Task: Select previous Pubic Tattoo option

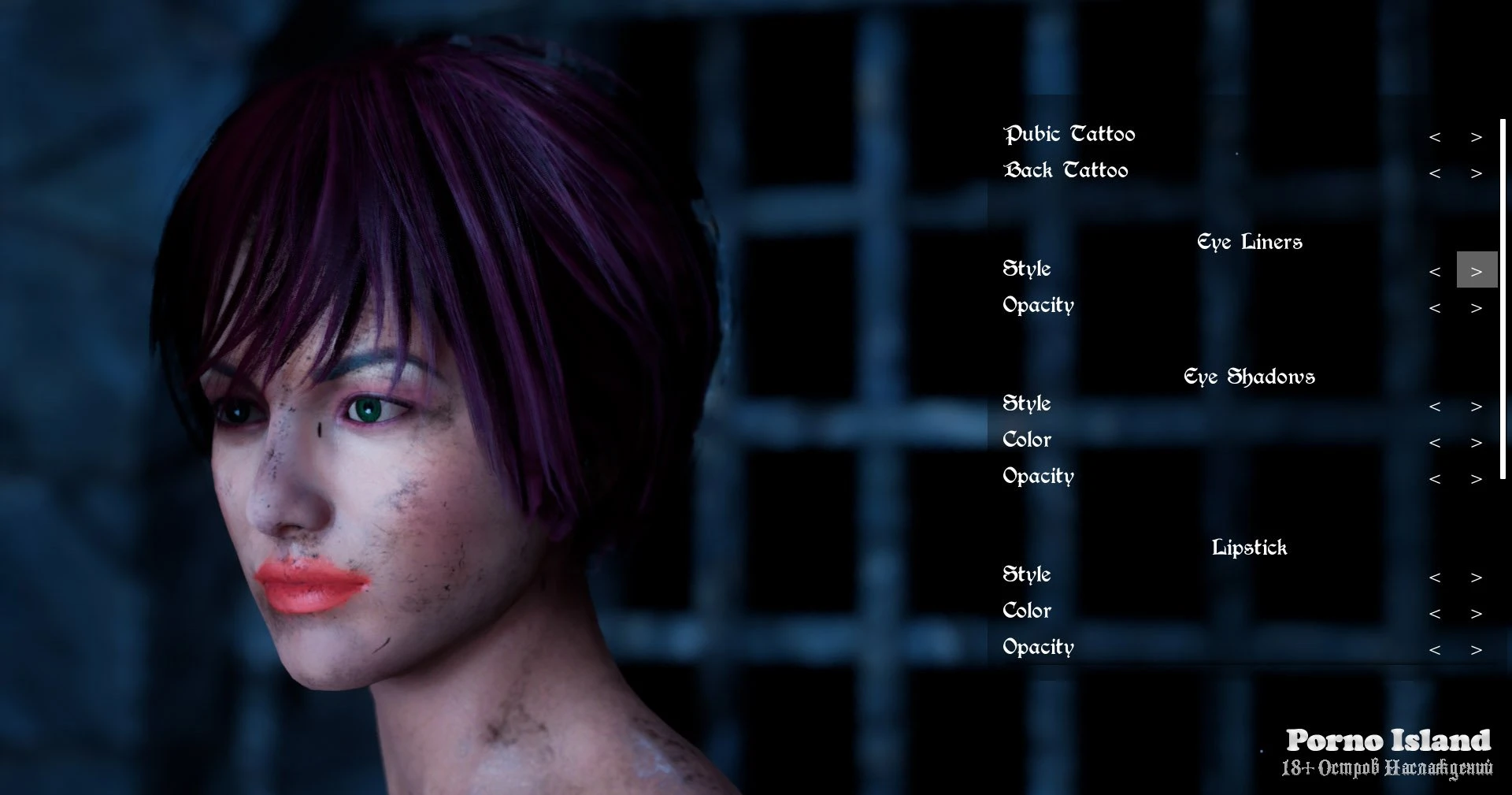Action: [x=1435, y=137]
